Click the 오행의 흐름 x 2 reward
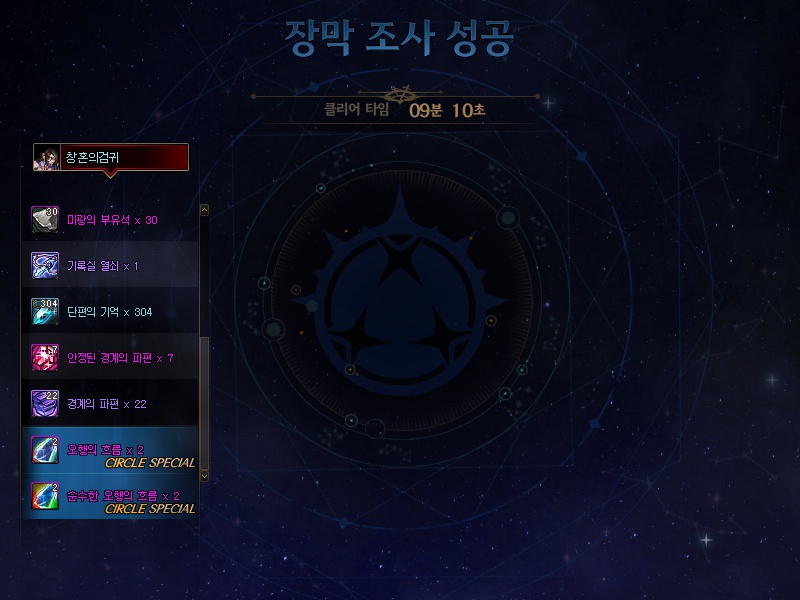This screenshot has width=800, height=600. click(112, 450)
